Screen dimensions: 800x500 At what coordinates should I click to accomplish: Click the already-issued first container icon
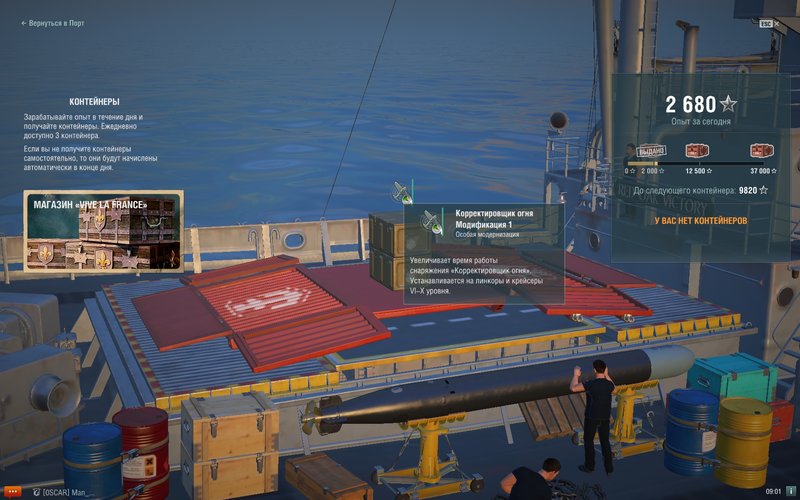tap(651, 151)
